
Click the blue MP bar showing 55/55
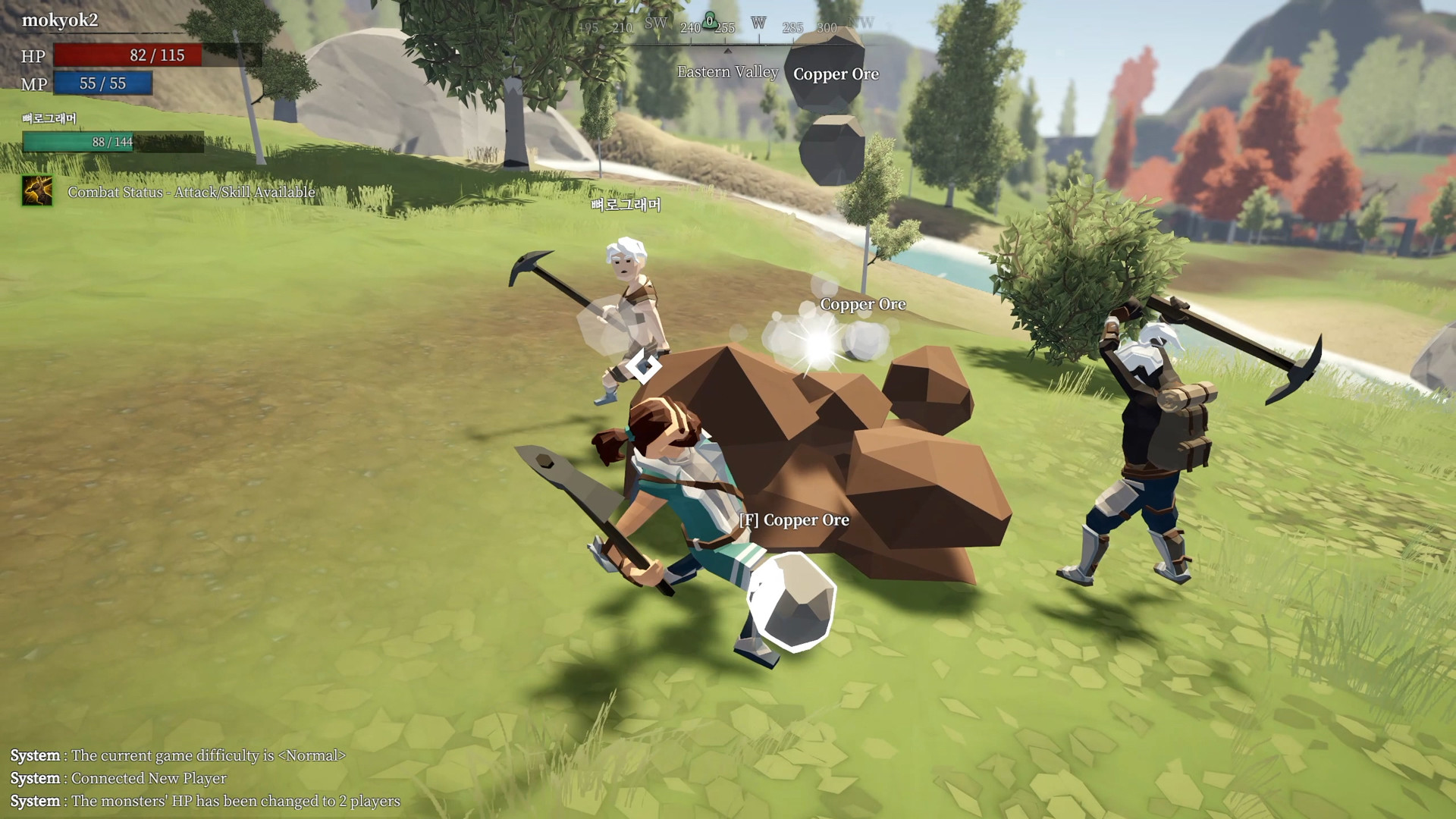click(x=101, y=83)
